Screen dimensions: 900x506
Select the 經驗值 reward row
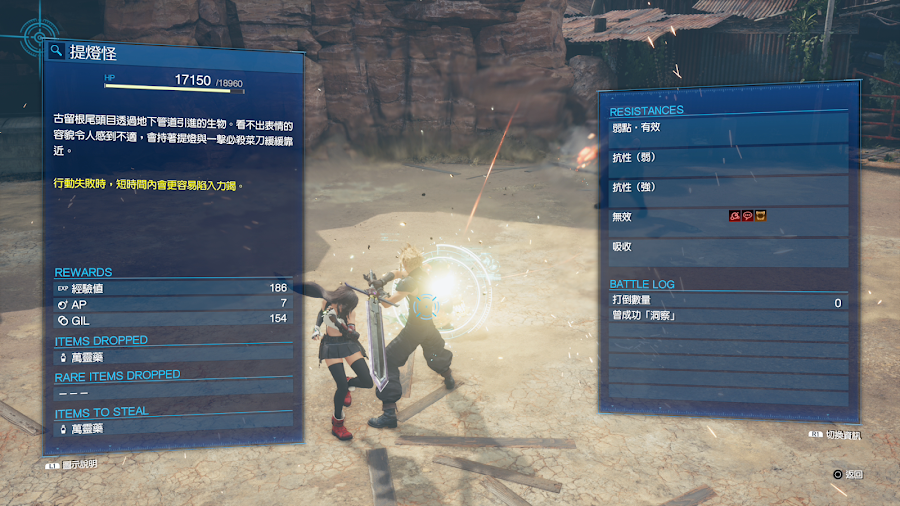[x=172, y=288]
